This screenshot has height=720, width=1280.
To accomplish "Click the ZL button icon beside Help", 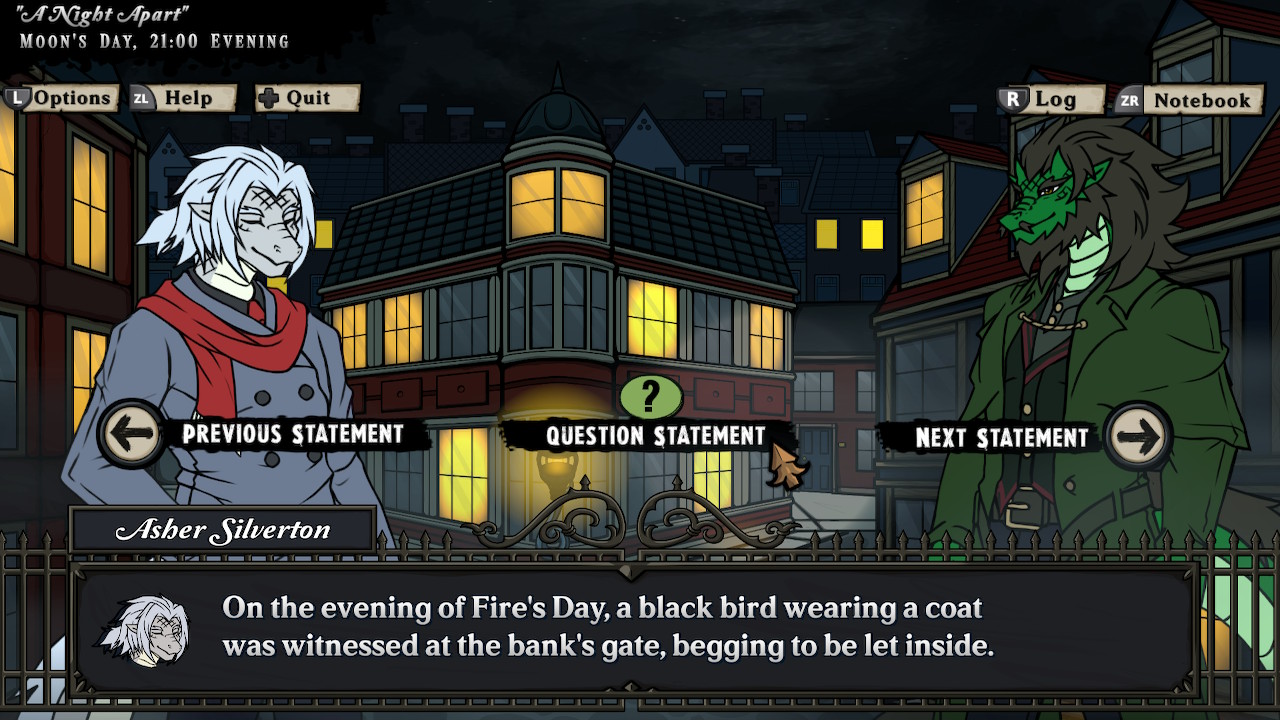I will (142, 98).
